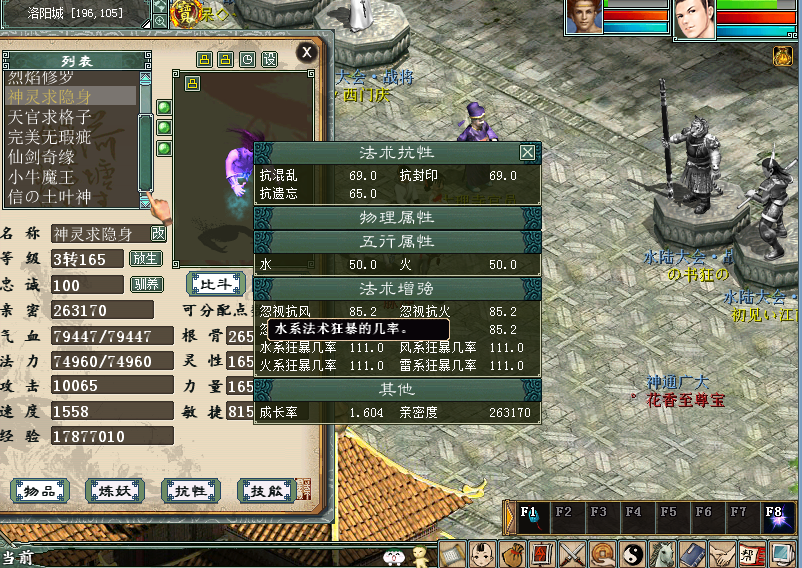The height and width of the screenshot is (568, 802).
Task: Open the 物品 items button
Action: (40, 491)
